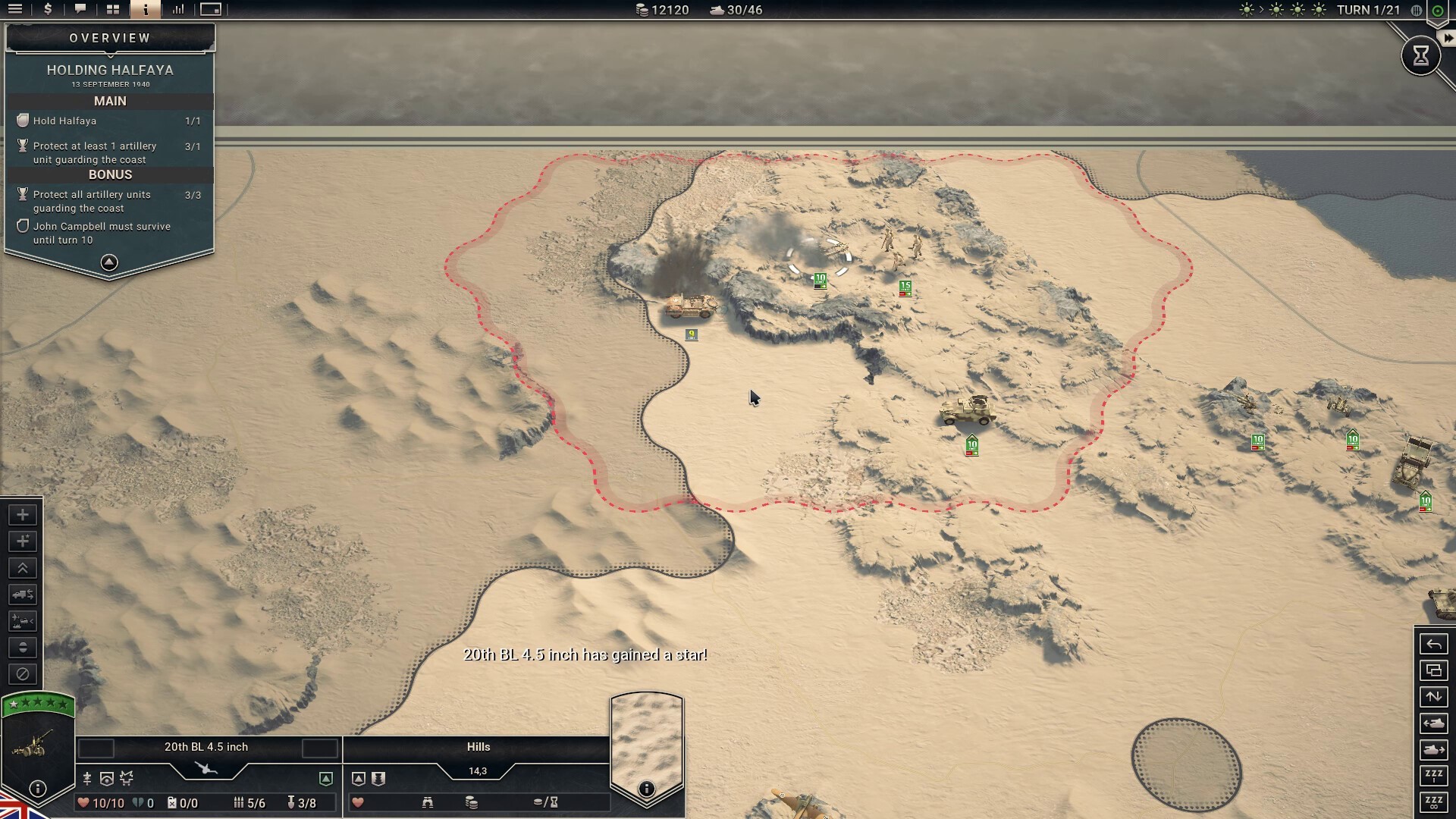Open unit details via the portrait info icon

pos(37,789)
